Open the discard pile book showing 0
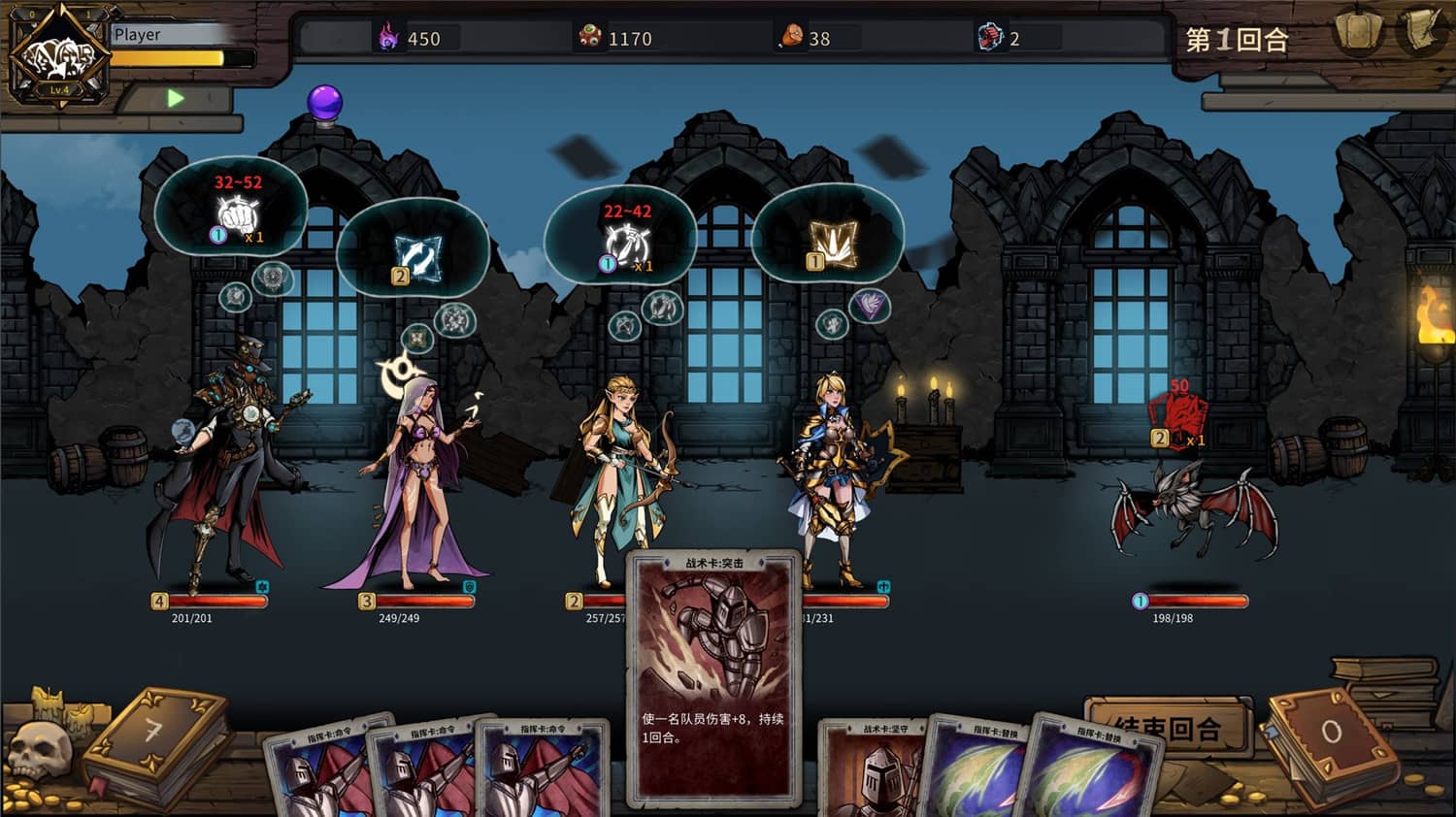This screenshot has height=817, width=1456. pos(1330,739)
